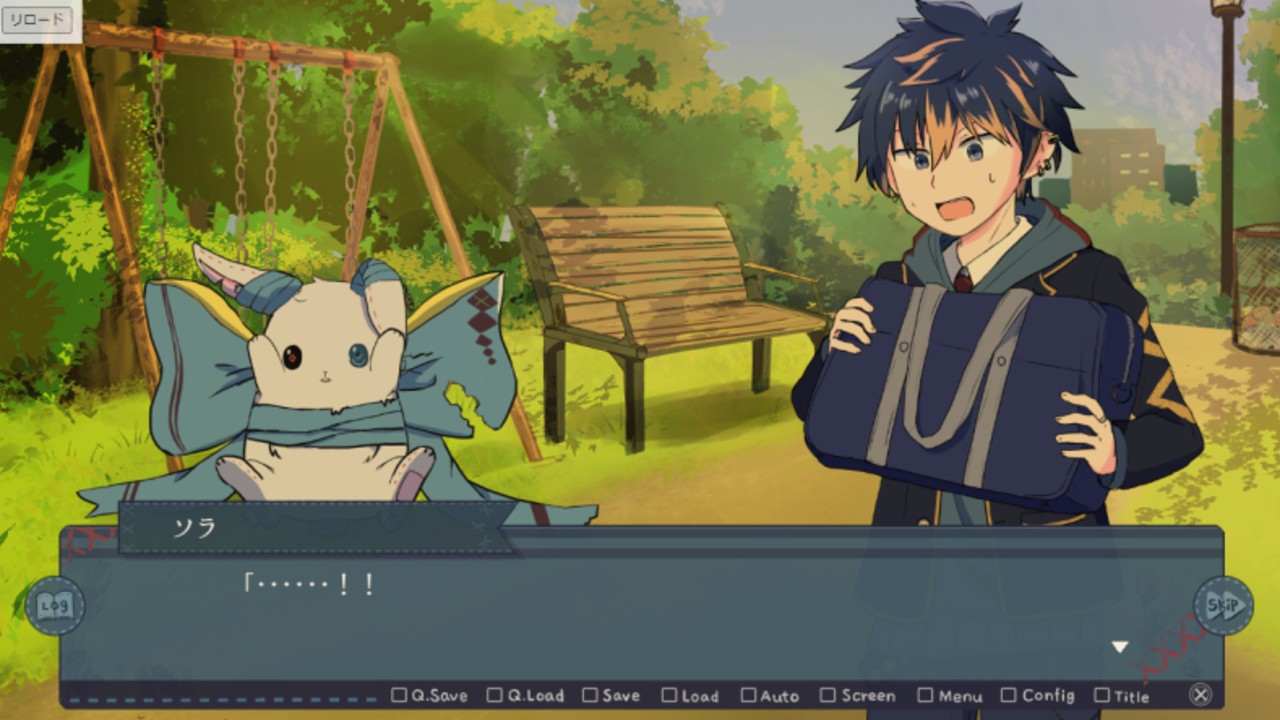Open the Load menu
This screenshot has width=1280, height=720.
coord(690,695)
